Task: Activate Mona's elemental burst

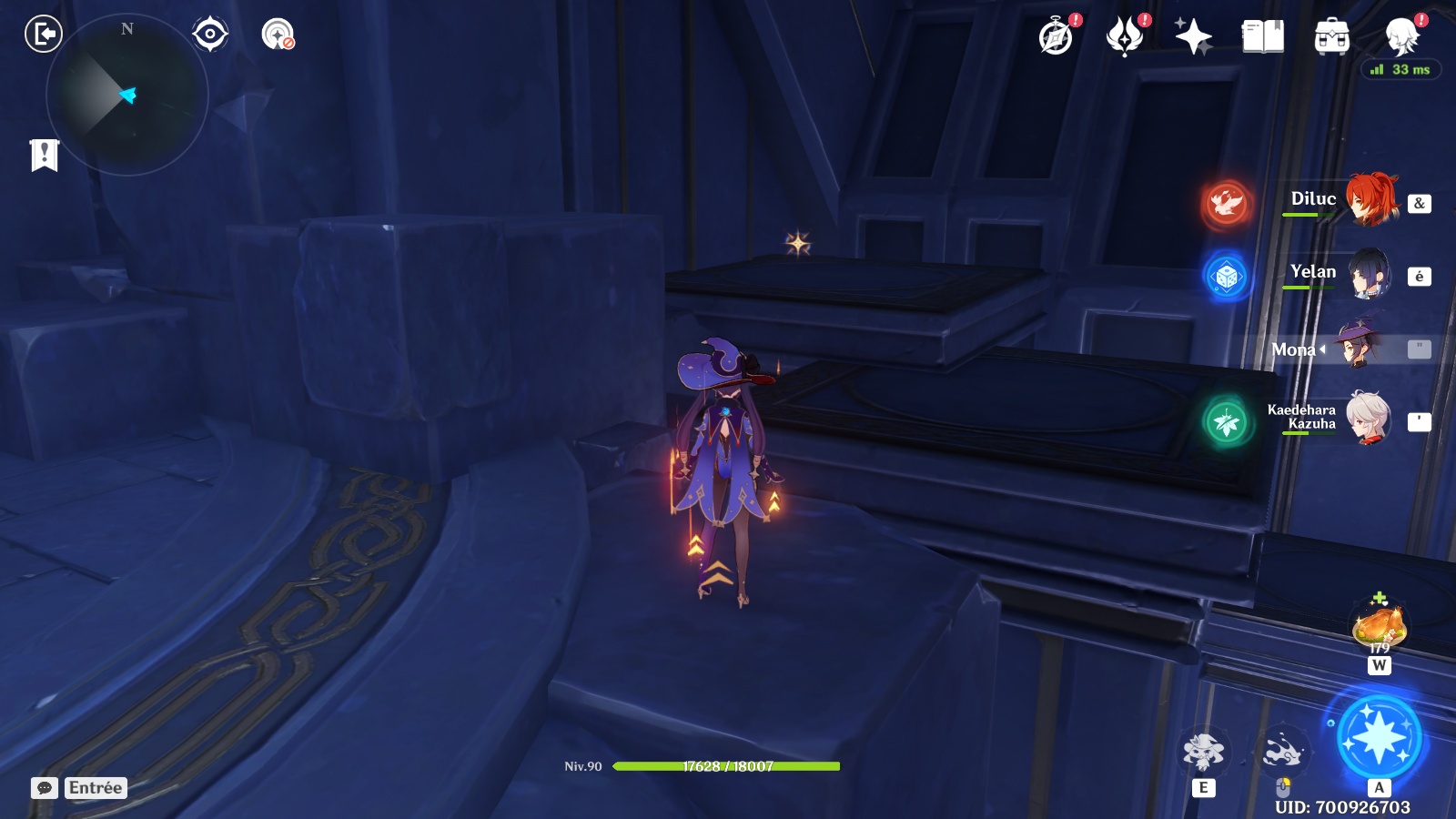Action: pyautogui.click(x=1379, y=738)
